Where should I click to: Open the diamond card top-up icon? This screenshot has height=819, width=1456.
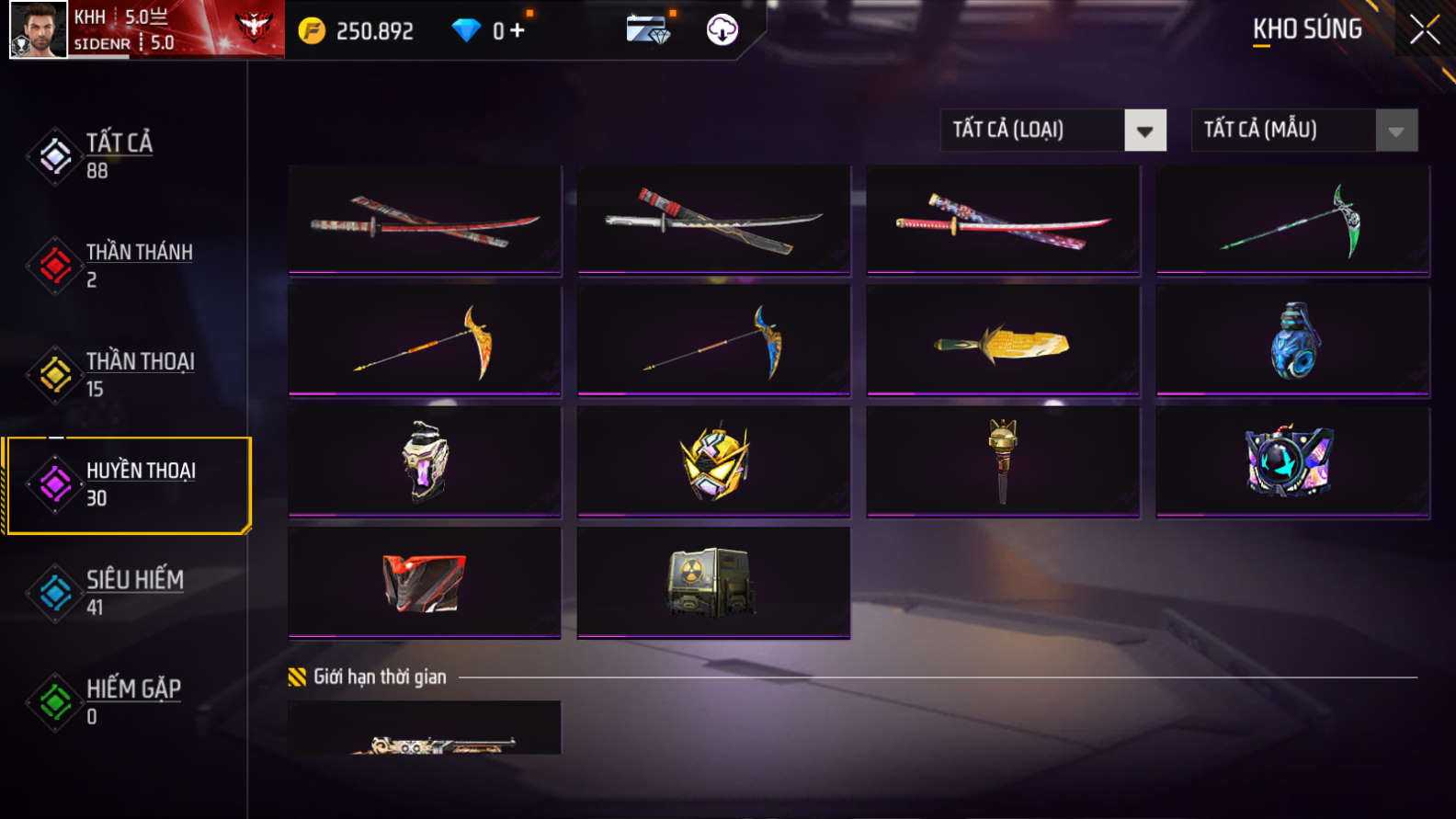[648, 30]
